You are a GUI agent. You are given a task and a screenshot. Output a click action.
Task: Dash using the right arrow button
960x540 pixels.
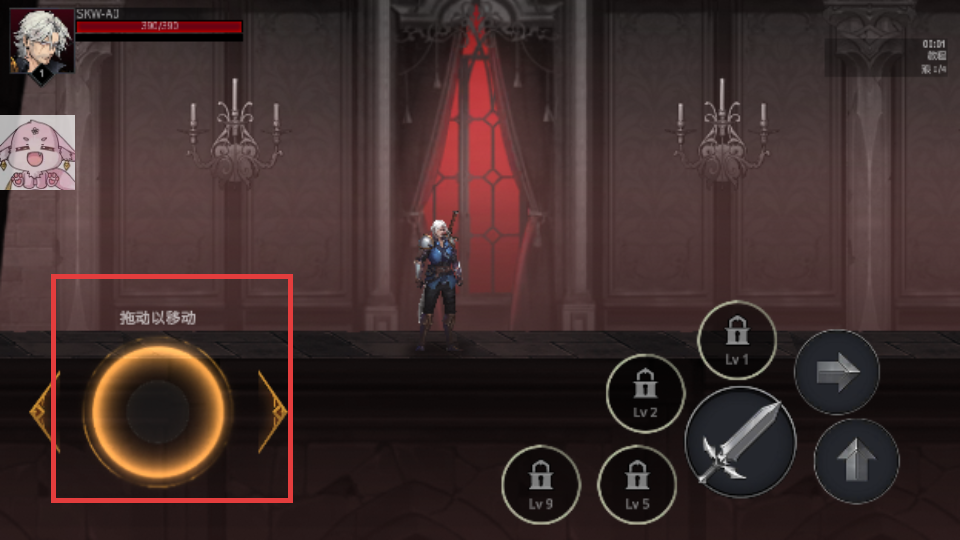click(x=836, y=373)
